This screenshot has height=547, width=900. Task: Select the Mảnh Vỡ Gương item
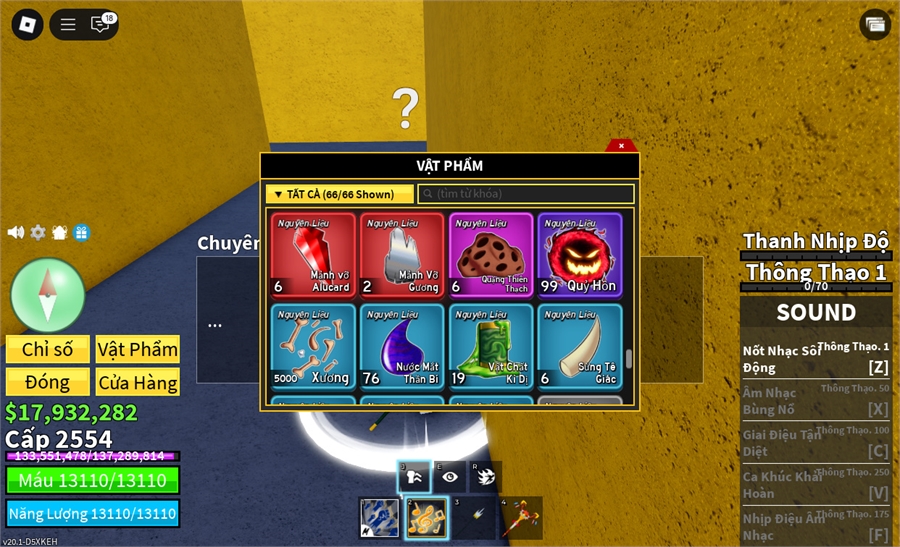tap(402, 256)
